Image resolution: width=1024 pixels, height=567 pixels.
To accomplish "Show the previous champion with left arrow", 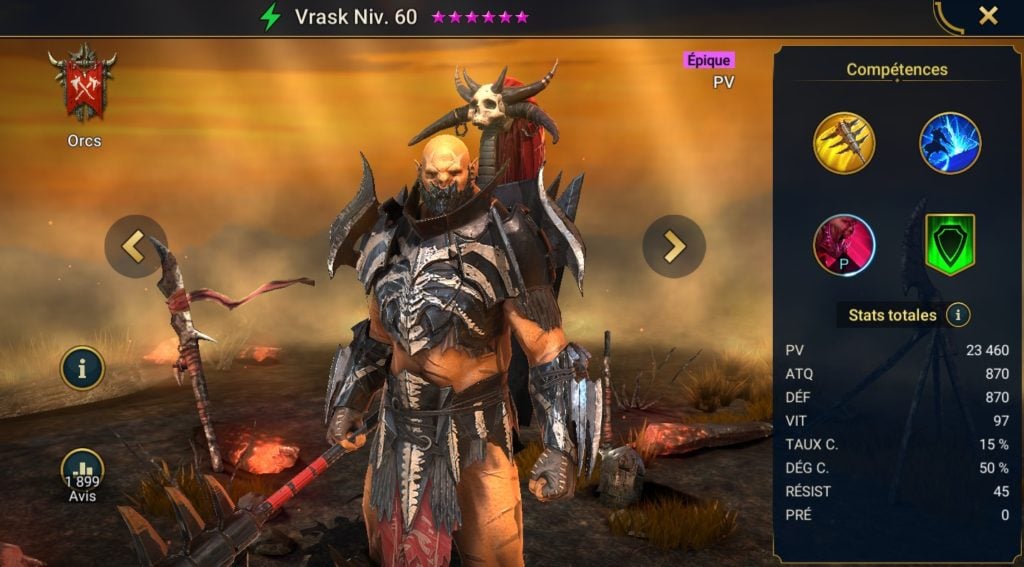I will point(135,246).
